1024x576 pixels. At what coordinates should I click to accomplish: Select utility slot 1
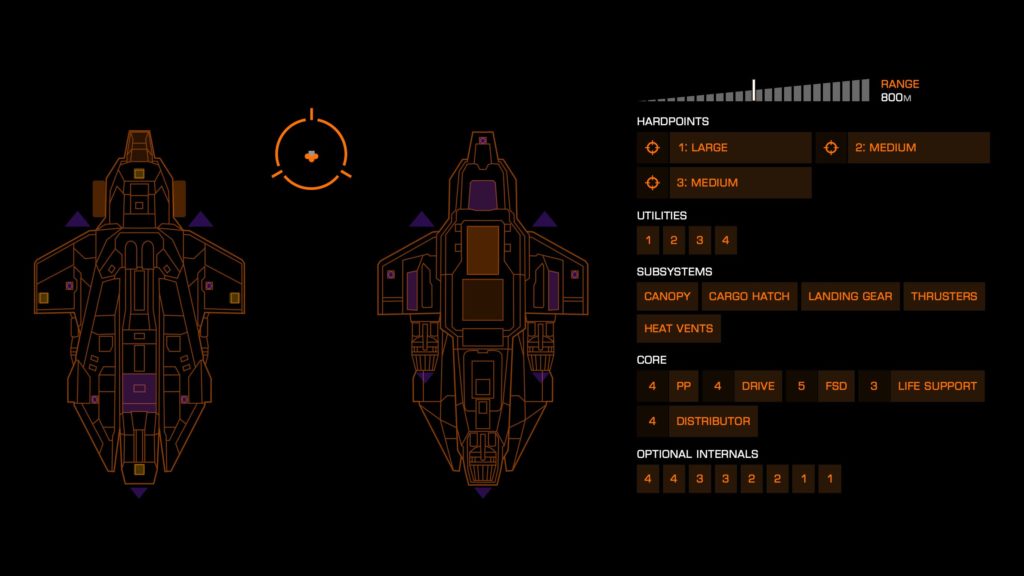[x=648, y=241]
